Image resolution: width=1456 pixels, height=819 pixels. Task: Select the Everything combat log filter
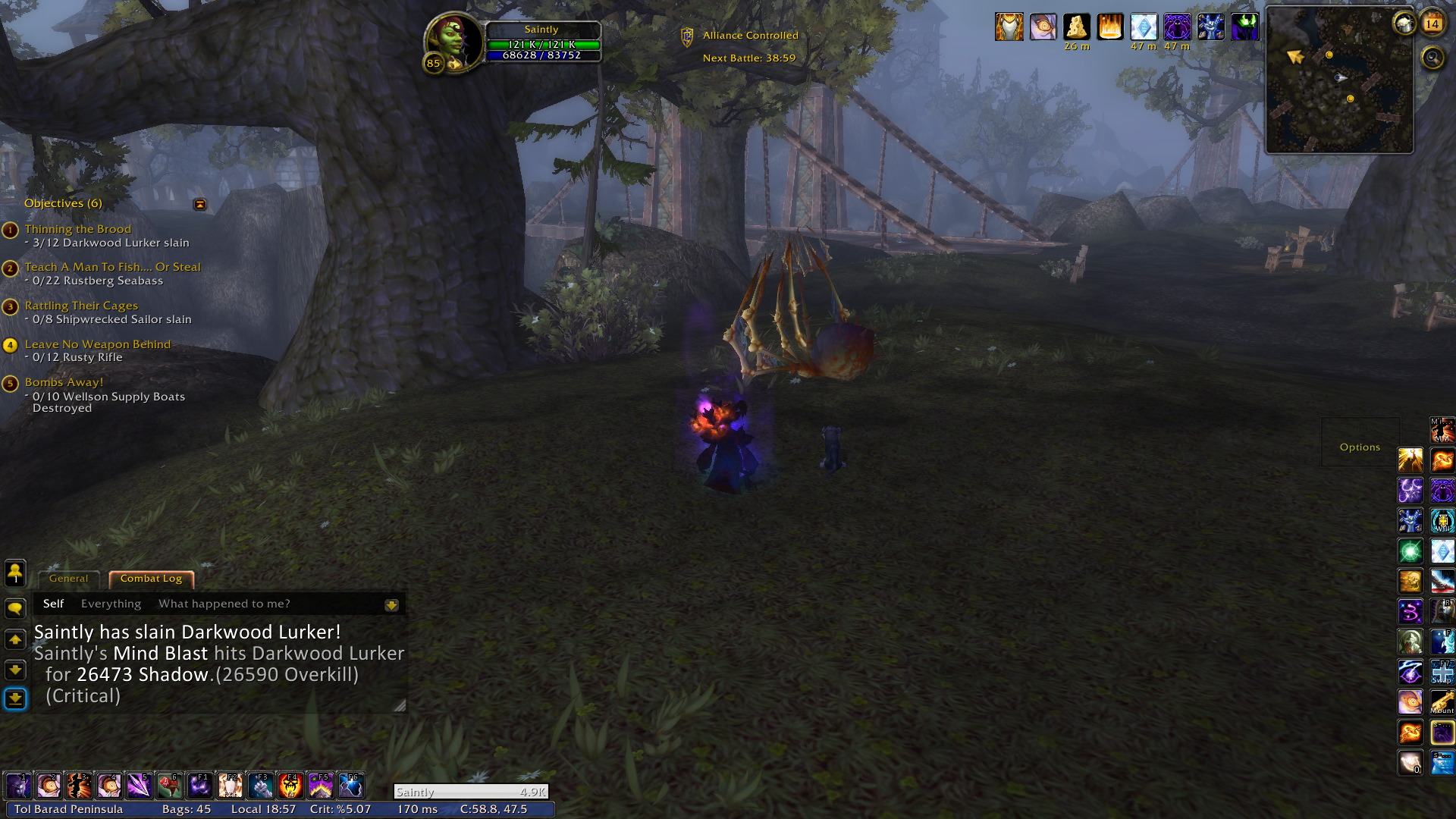(111, 604)
